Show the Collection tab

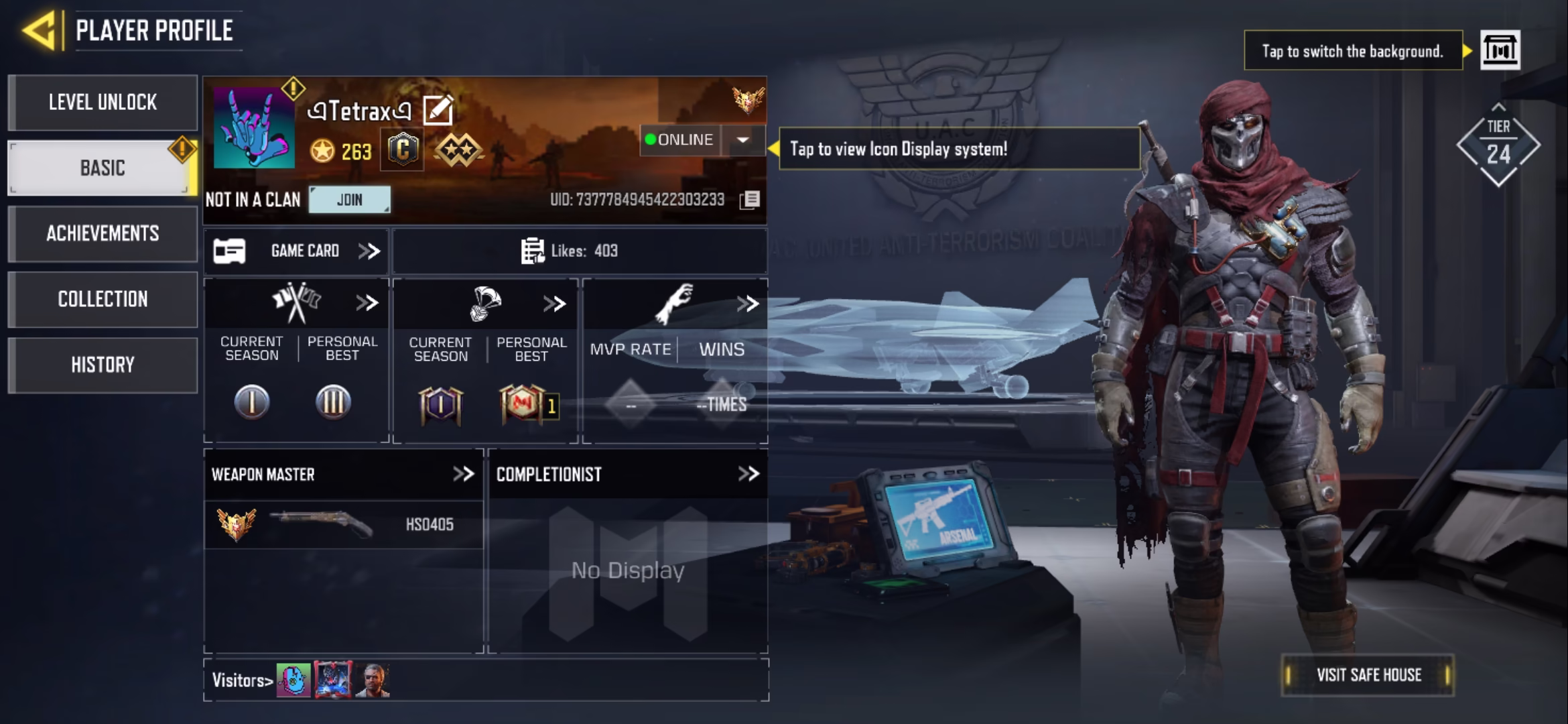click(103, 300)
